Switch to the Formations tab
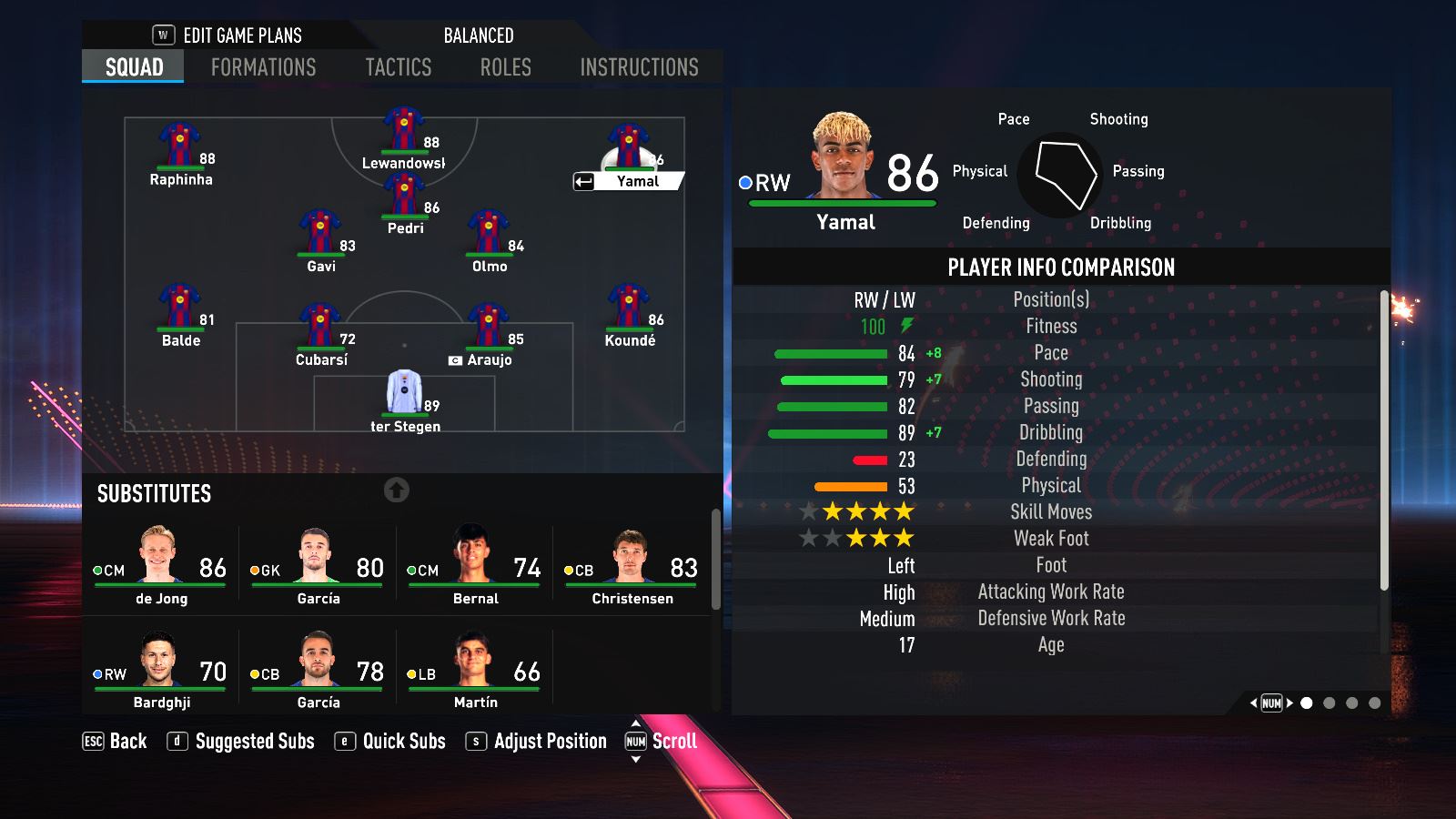Viewport: 1456px width, 819px height. (263, 67)
